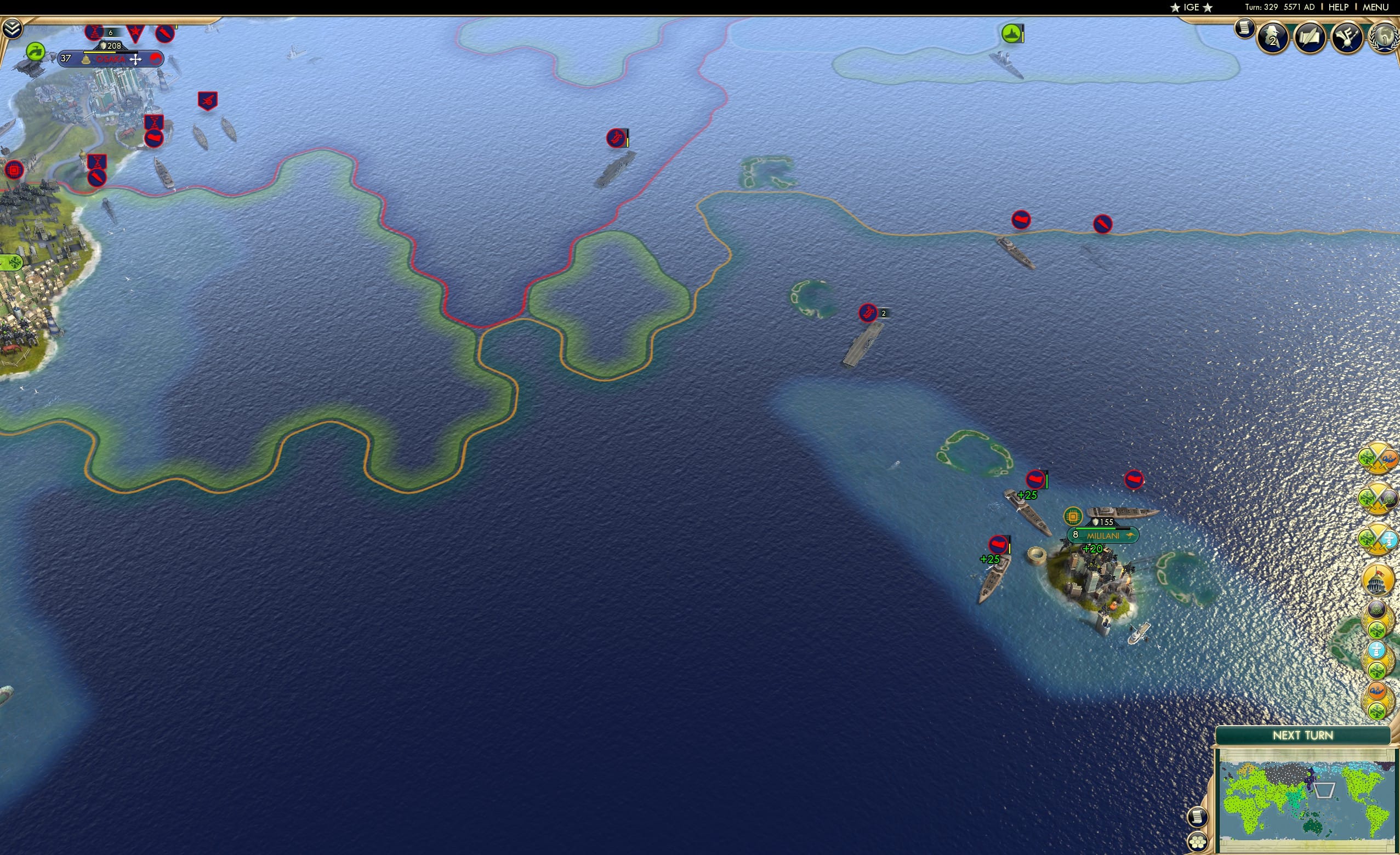1400x855 pixels.
Task: Click the red star rally point marker
Action: 135,31
